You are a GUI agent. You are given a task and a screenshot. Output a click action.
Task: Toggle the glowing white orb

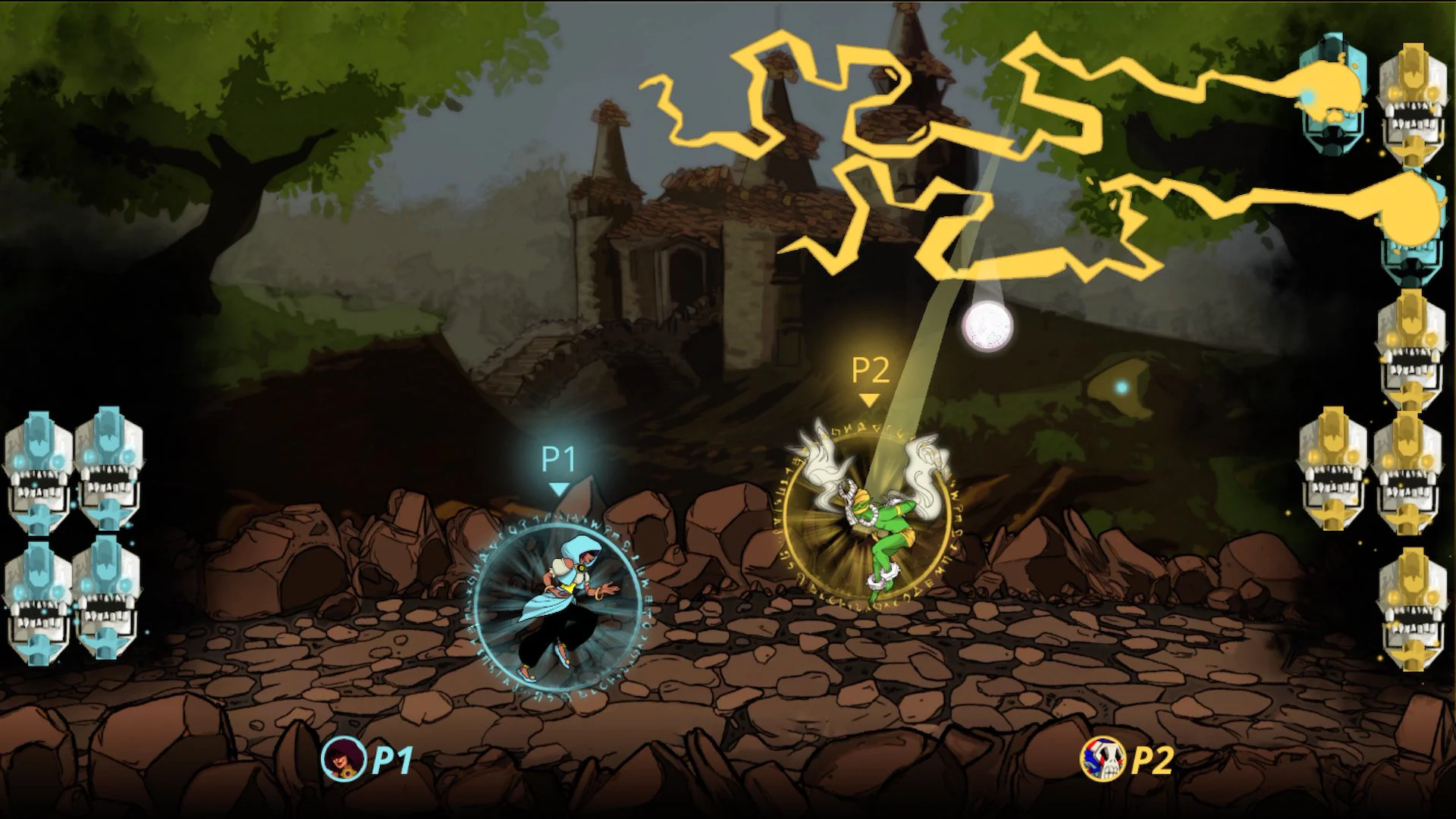tap(986, 326)
